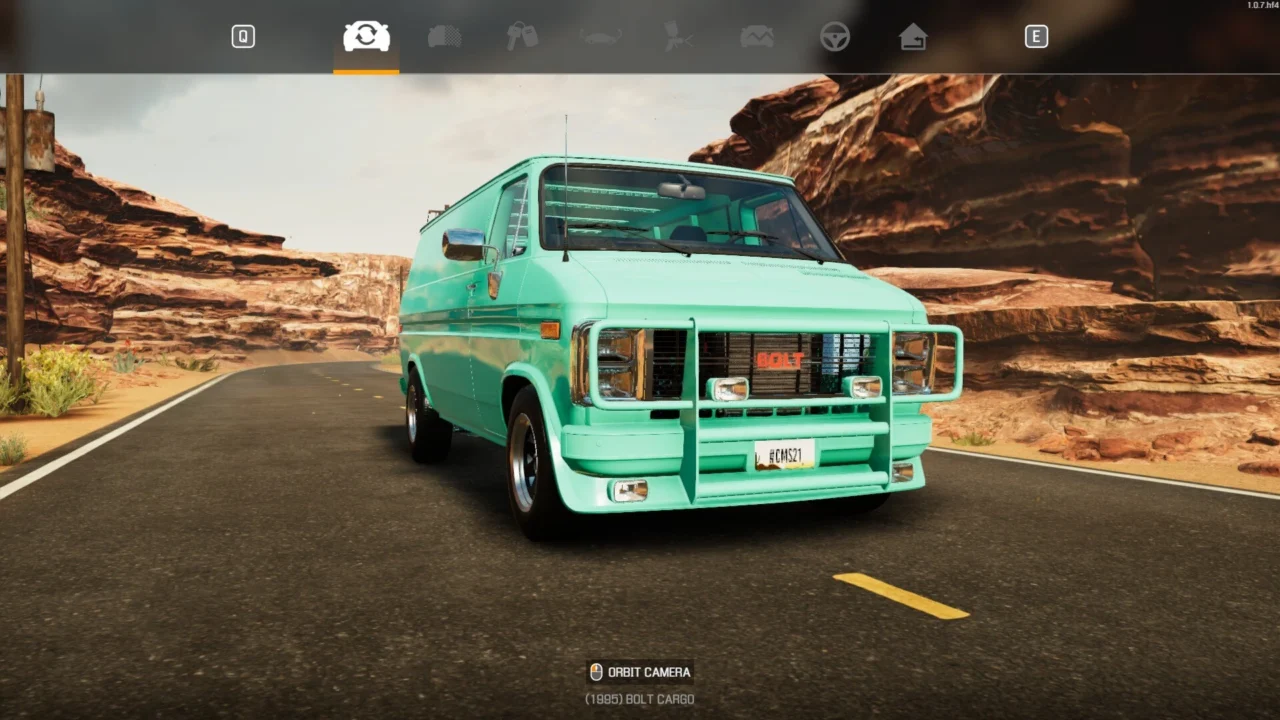Screen dimensions: 1280x720
Task: Select the car swap tab with circular arrows
Action: click(366, 37)
